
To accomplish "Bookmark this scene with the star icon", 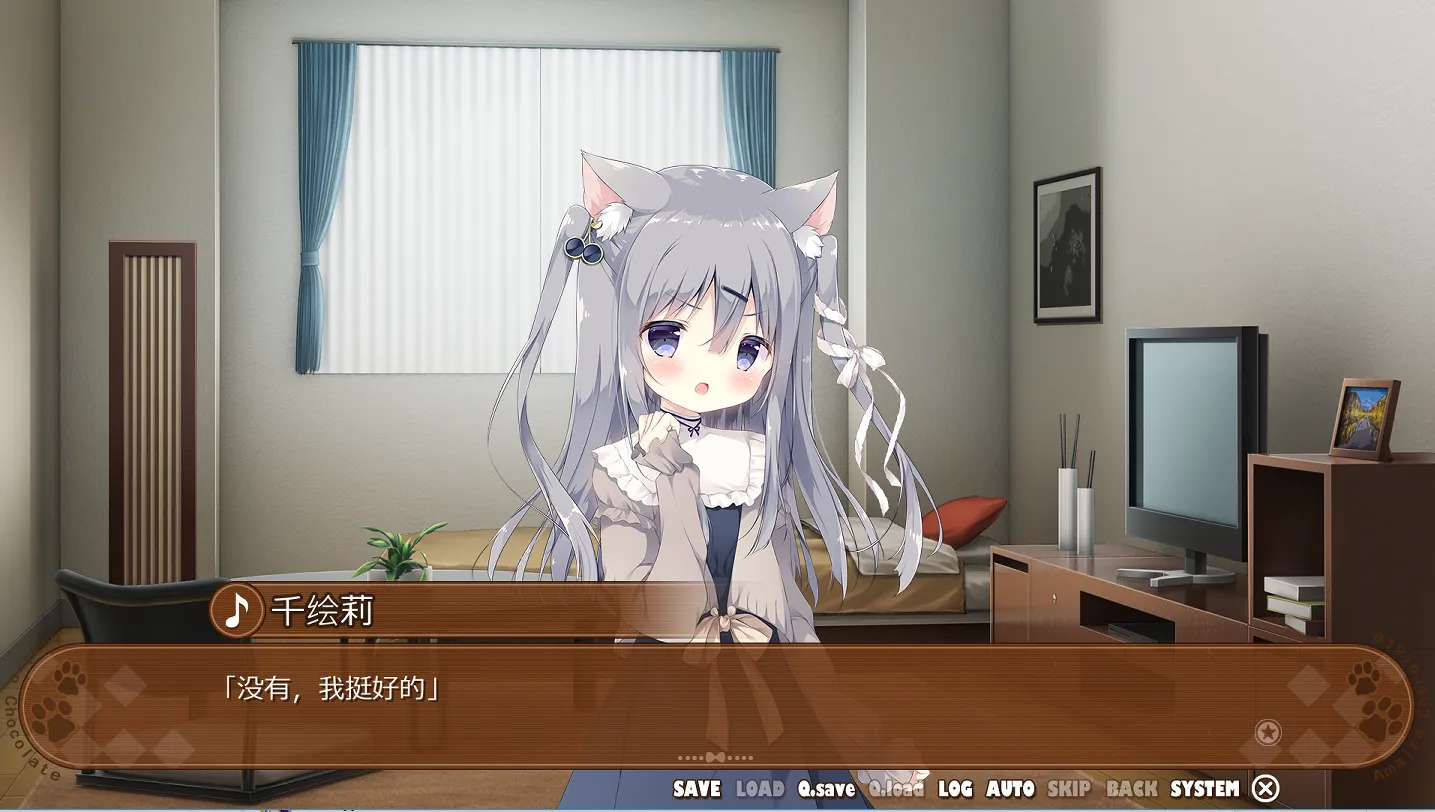I will (1269, 733).
